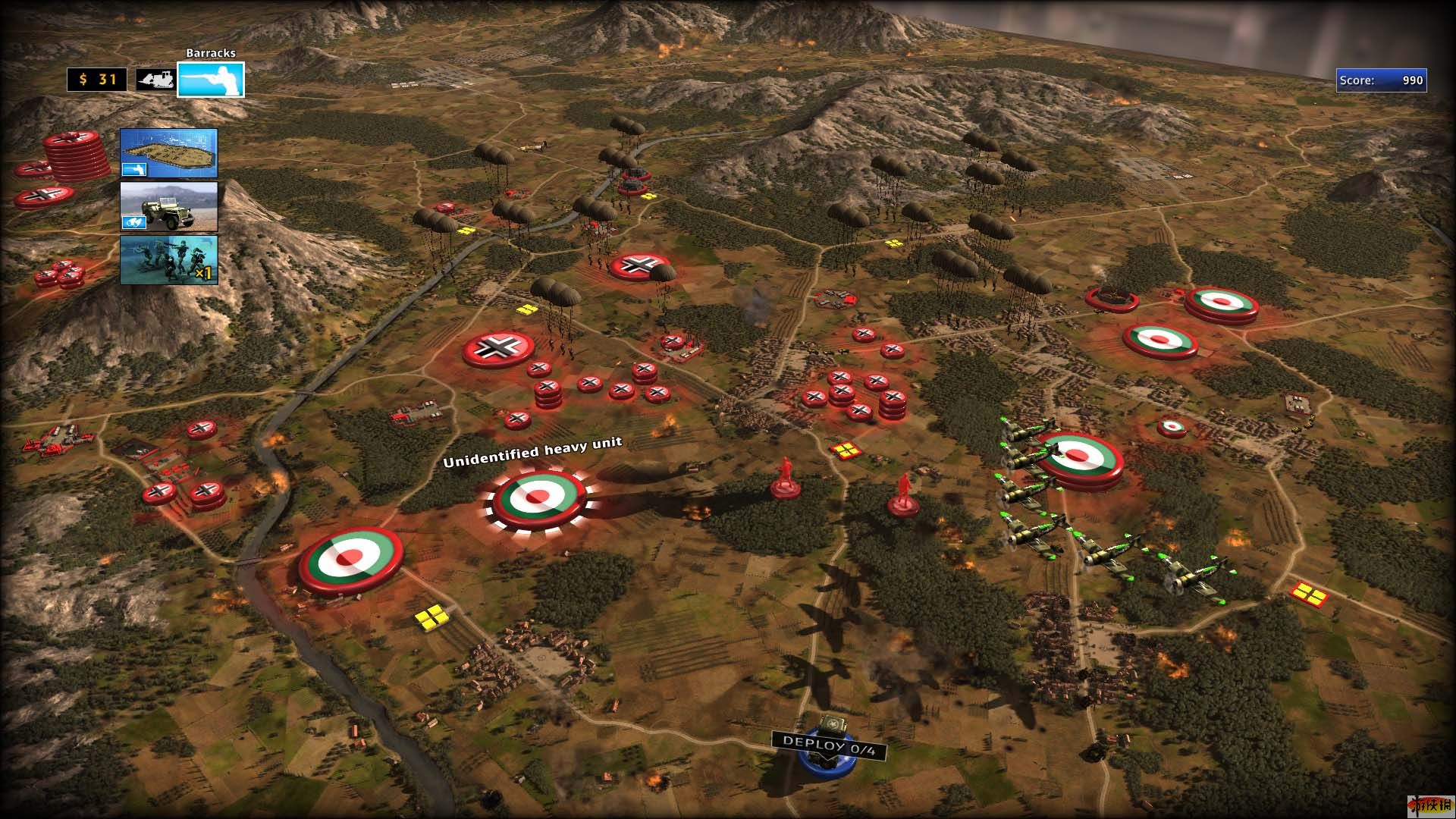
Task: Switch to the bulldozer build category
Action: pos(155,80)
